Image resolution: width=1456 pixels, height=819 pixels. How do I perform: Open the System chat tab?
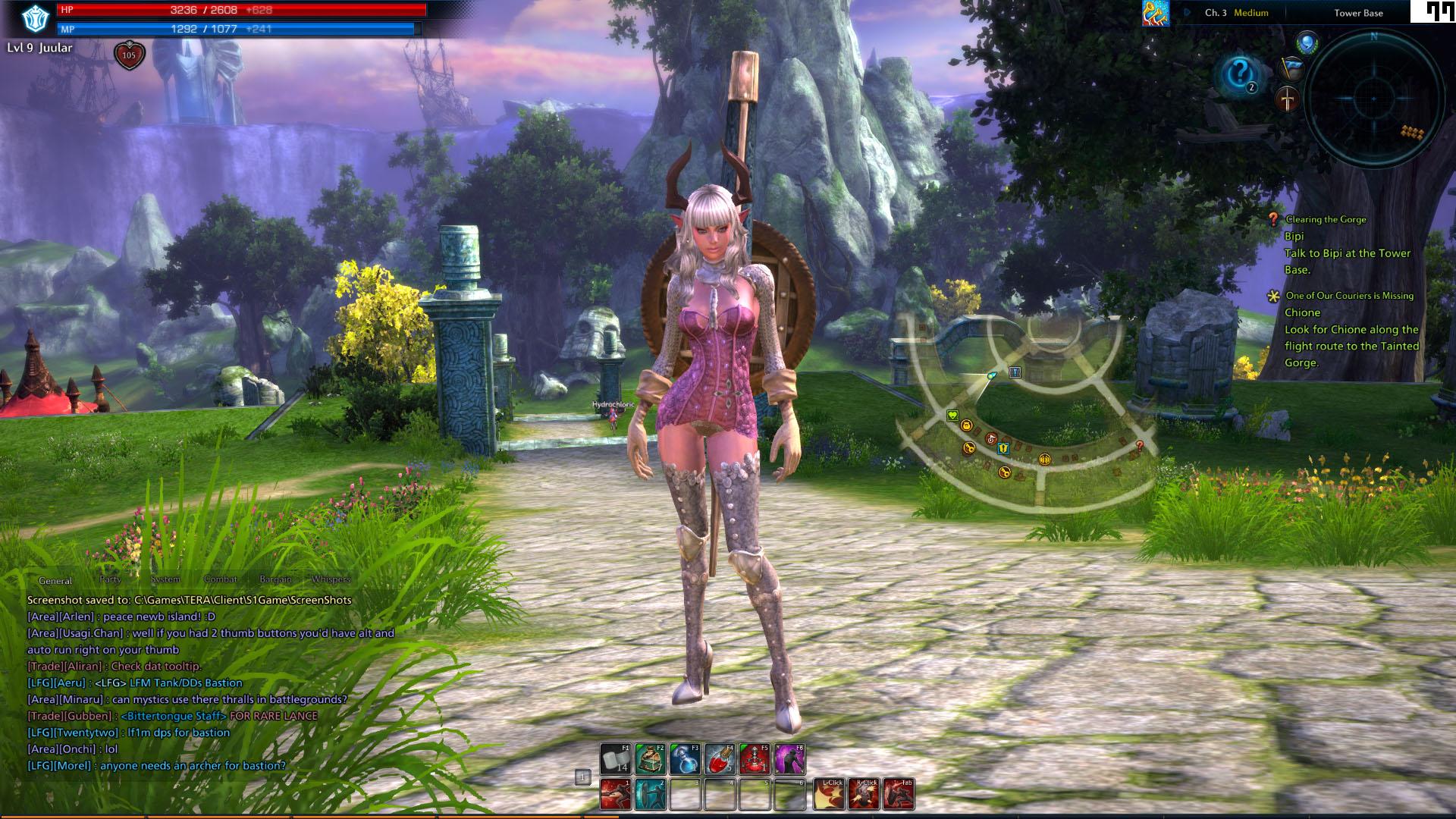[x=165, y=579]
